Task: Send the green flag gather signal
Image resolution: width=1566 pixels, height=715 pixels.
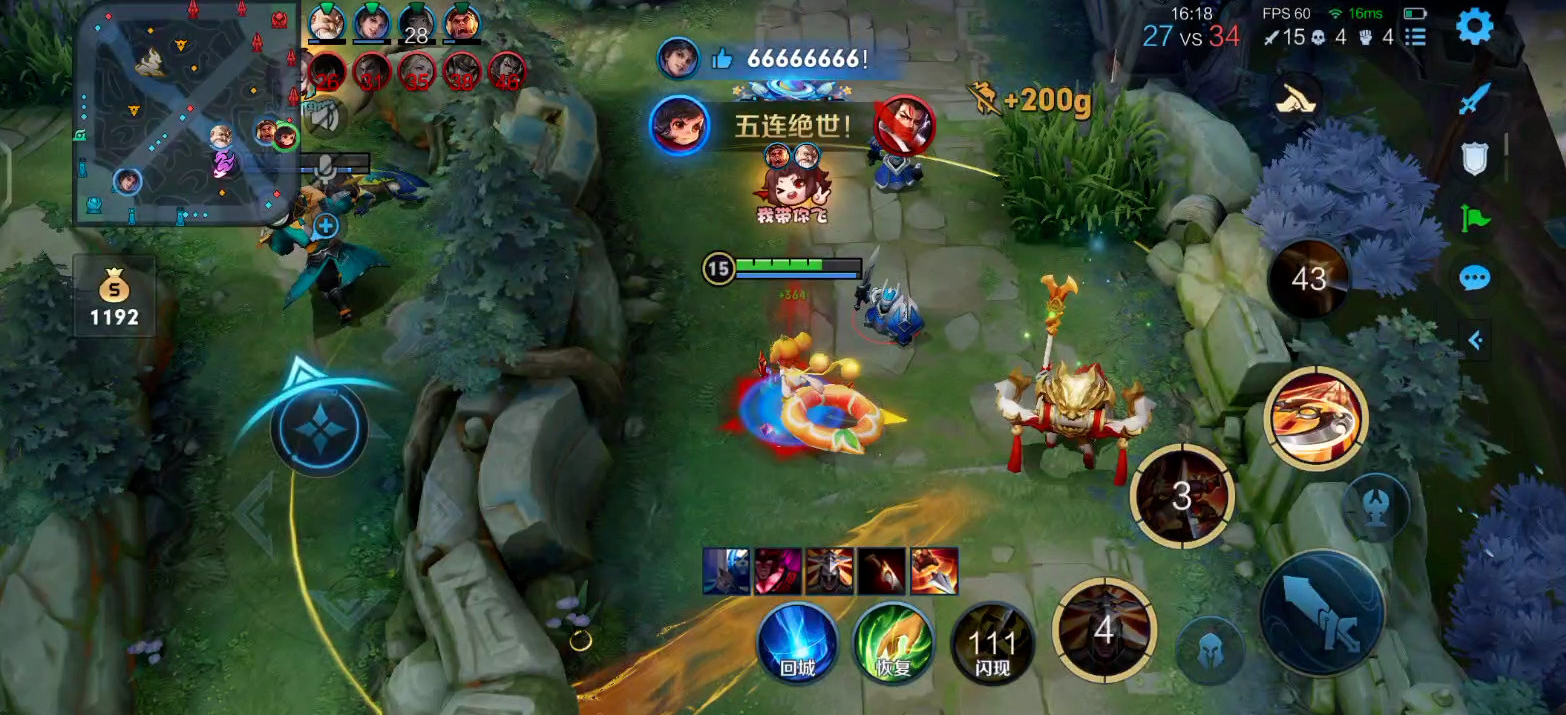Action: coord(1474,218)
